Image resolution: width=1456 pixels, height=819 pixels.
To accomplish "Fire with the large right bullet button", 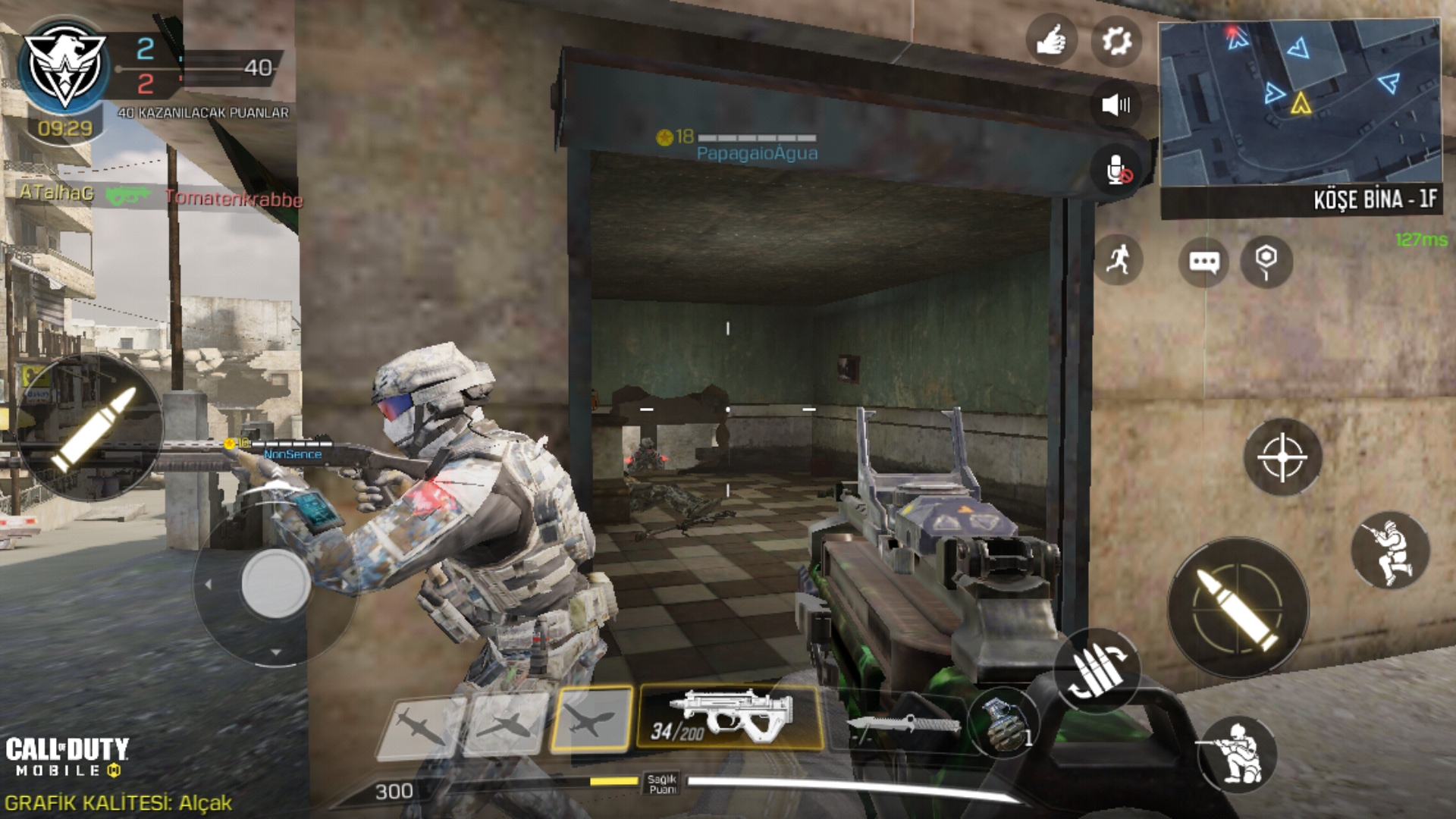I will 1238,608.
